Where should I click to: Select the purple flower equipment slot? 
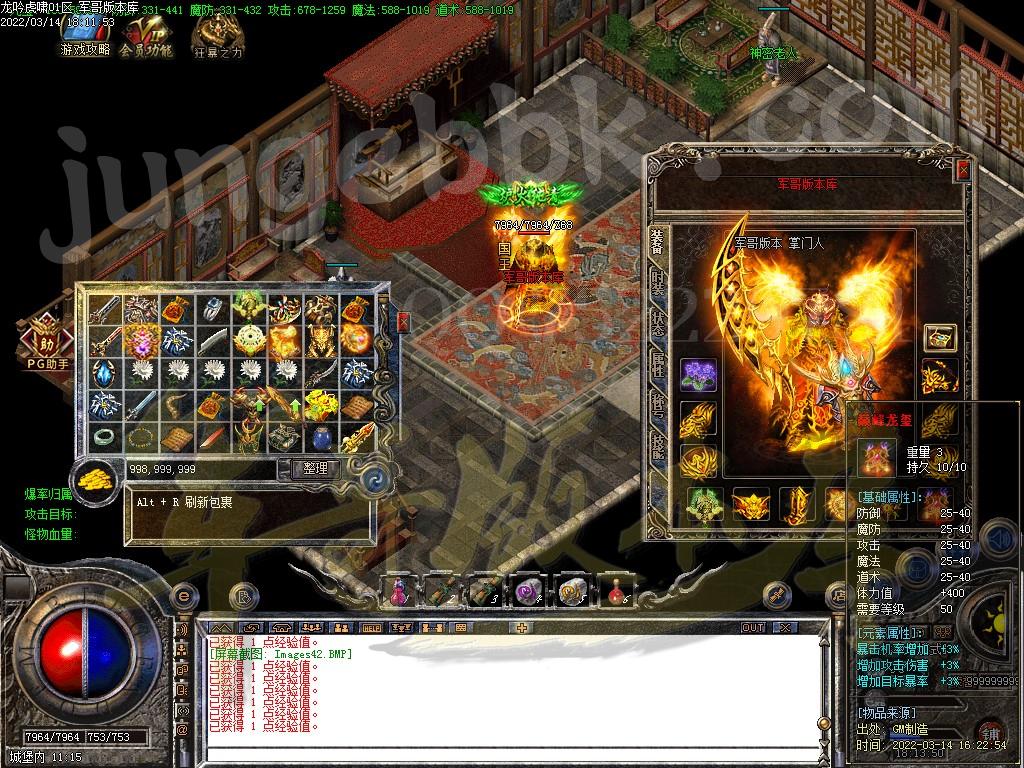tap(698, 376)
